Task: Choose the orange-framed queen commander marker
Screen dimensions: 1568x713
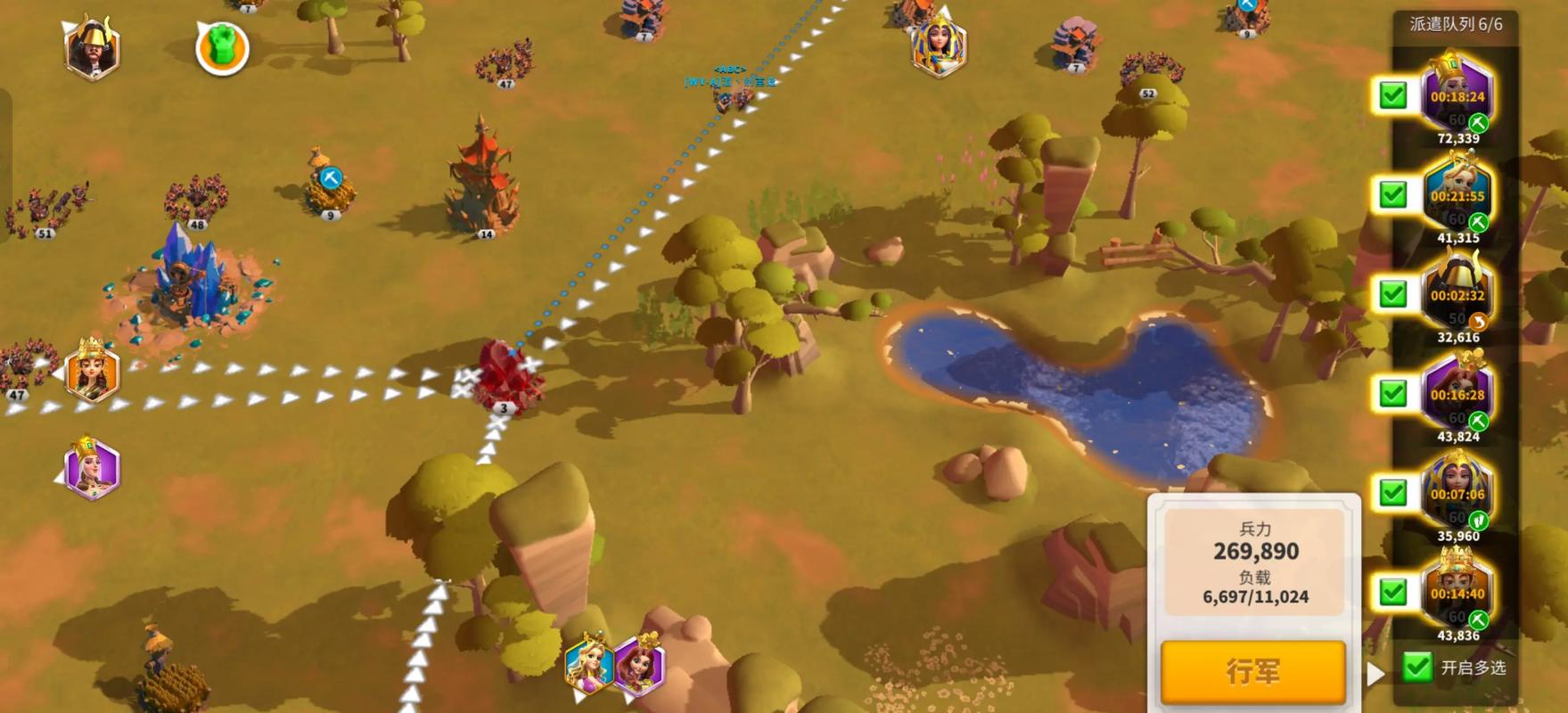Action: point(92,372)
